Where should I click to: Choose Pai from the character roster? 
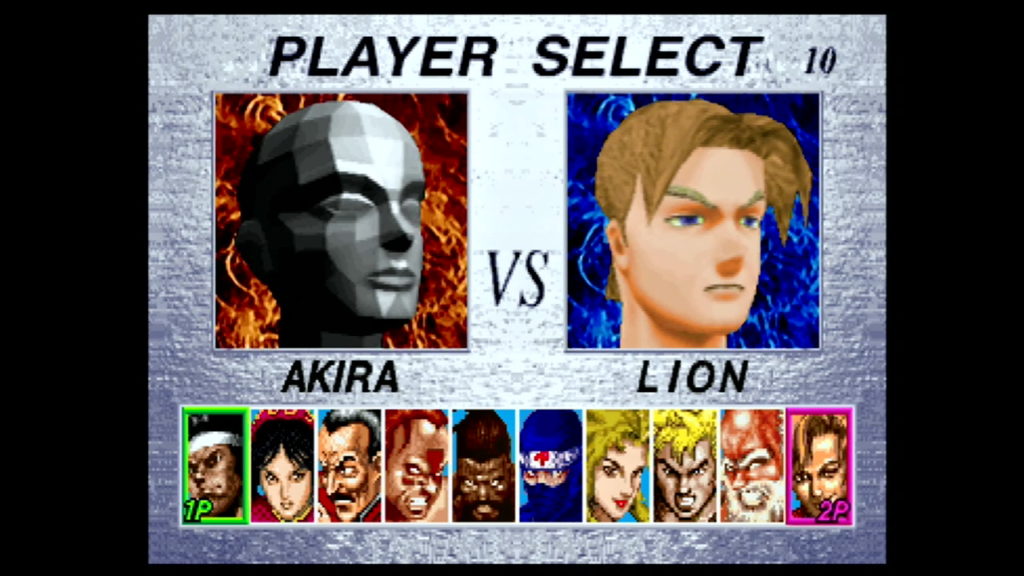click(282, 465)
